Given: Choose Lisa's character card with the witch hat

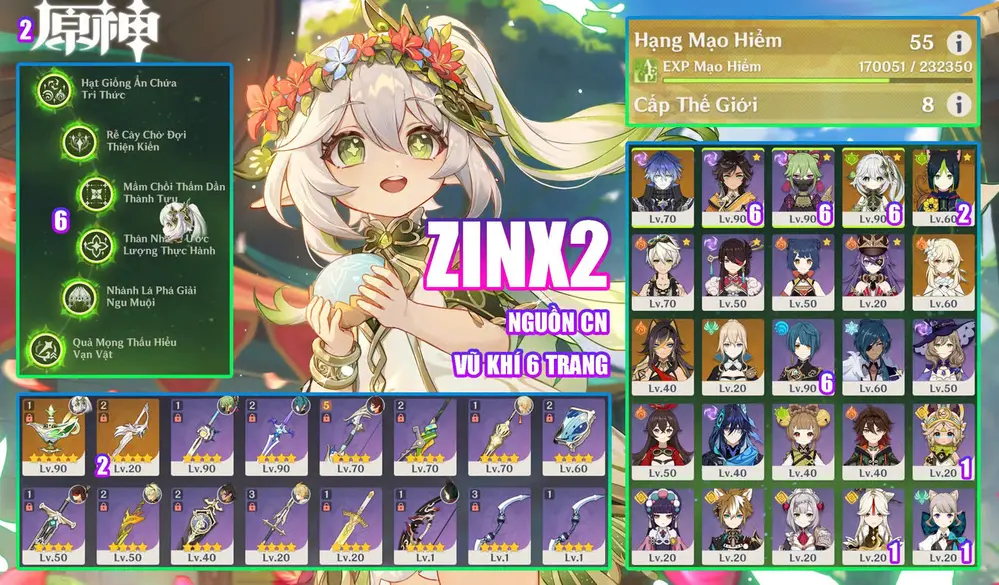Looking at the screenshot, I should coord(943,357).
